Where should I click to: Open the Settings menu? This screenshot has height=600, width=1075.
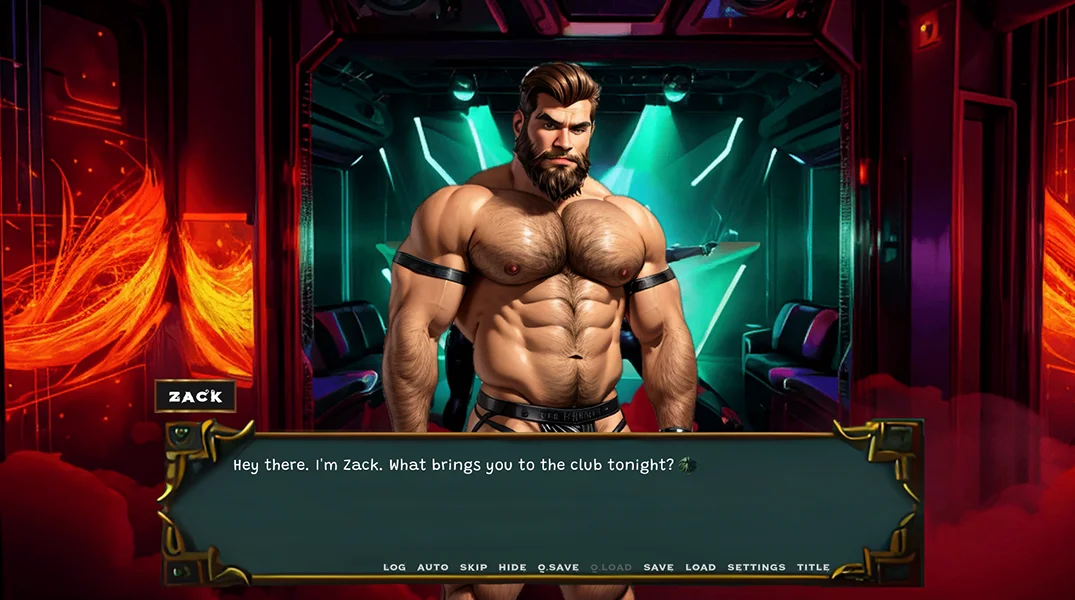756,567
